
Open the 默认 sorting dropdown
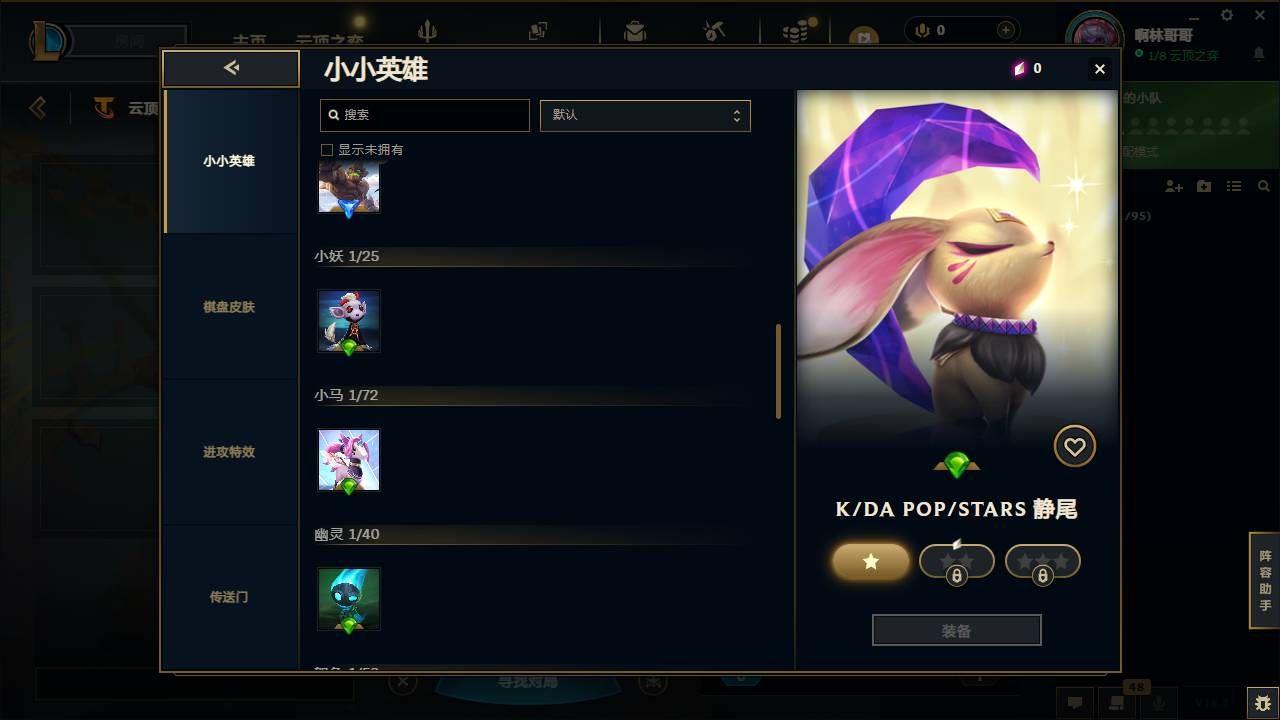tap(644, 115)
